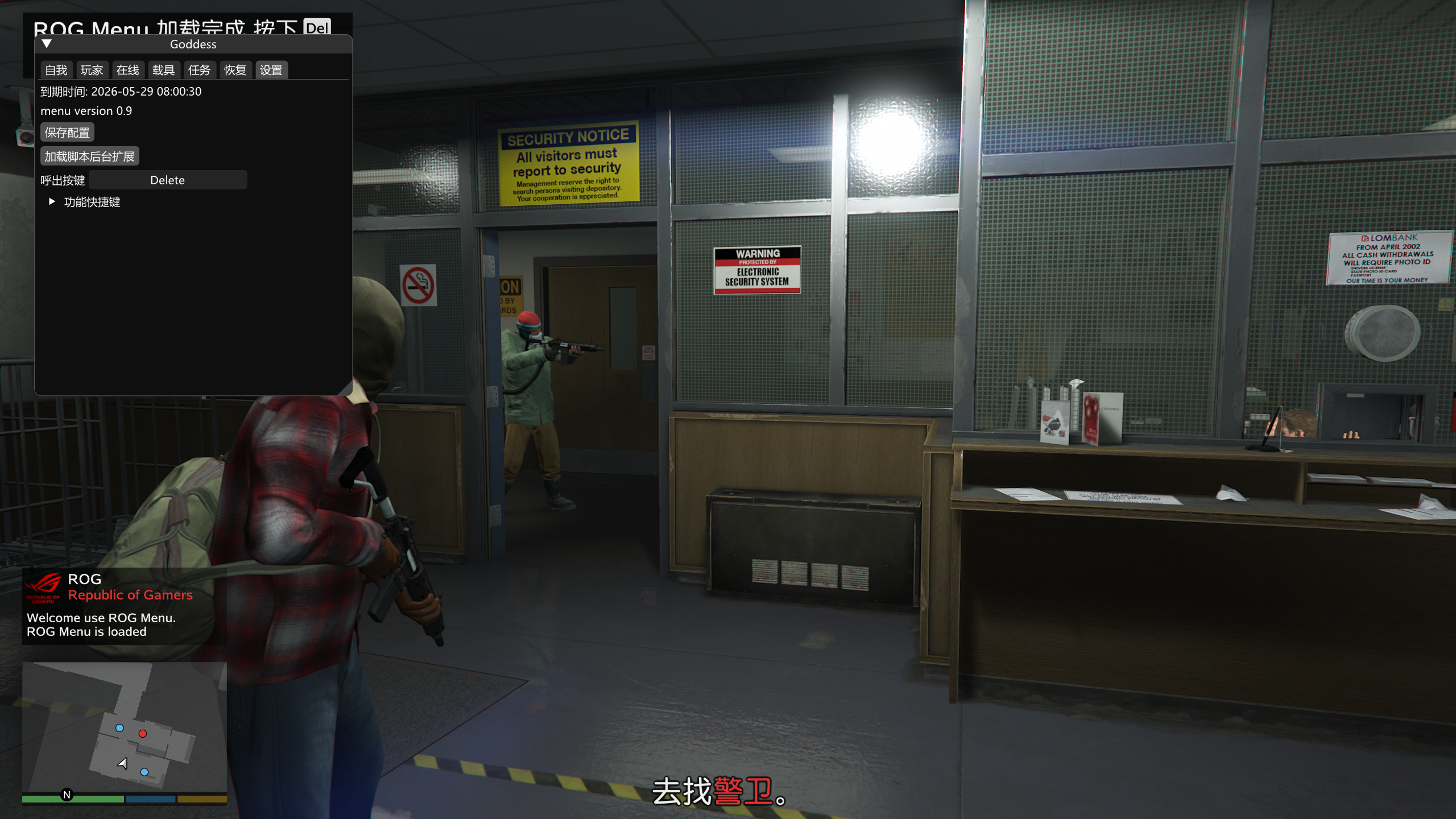Open the 恢复 tab

[235, 70]
